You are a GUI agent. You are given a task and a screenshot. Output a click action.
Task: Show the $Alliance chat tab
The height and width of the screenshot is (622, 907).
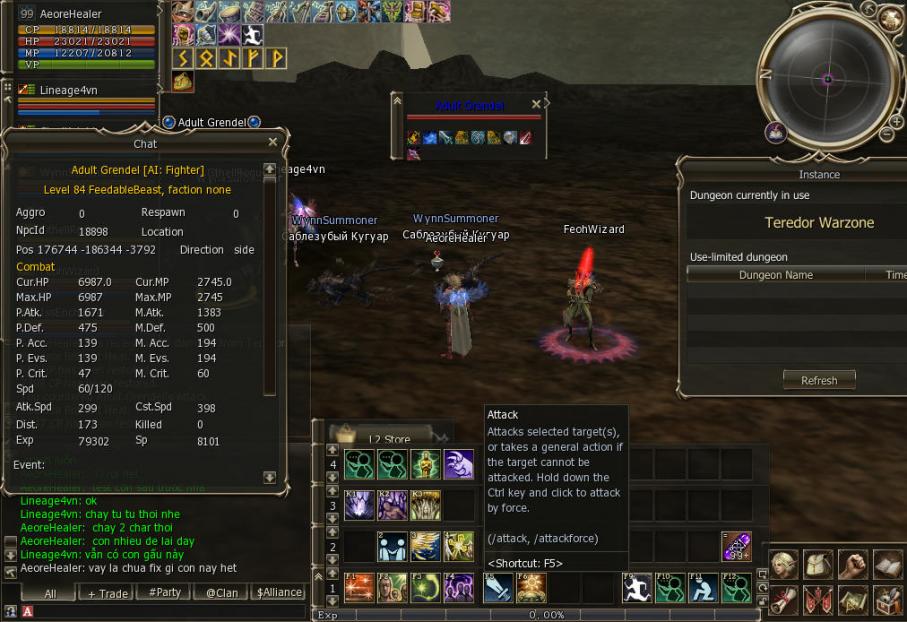tap(279, 593)
